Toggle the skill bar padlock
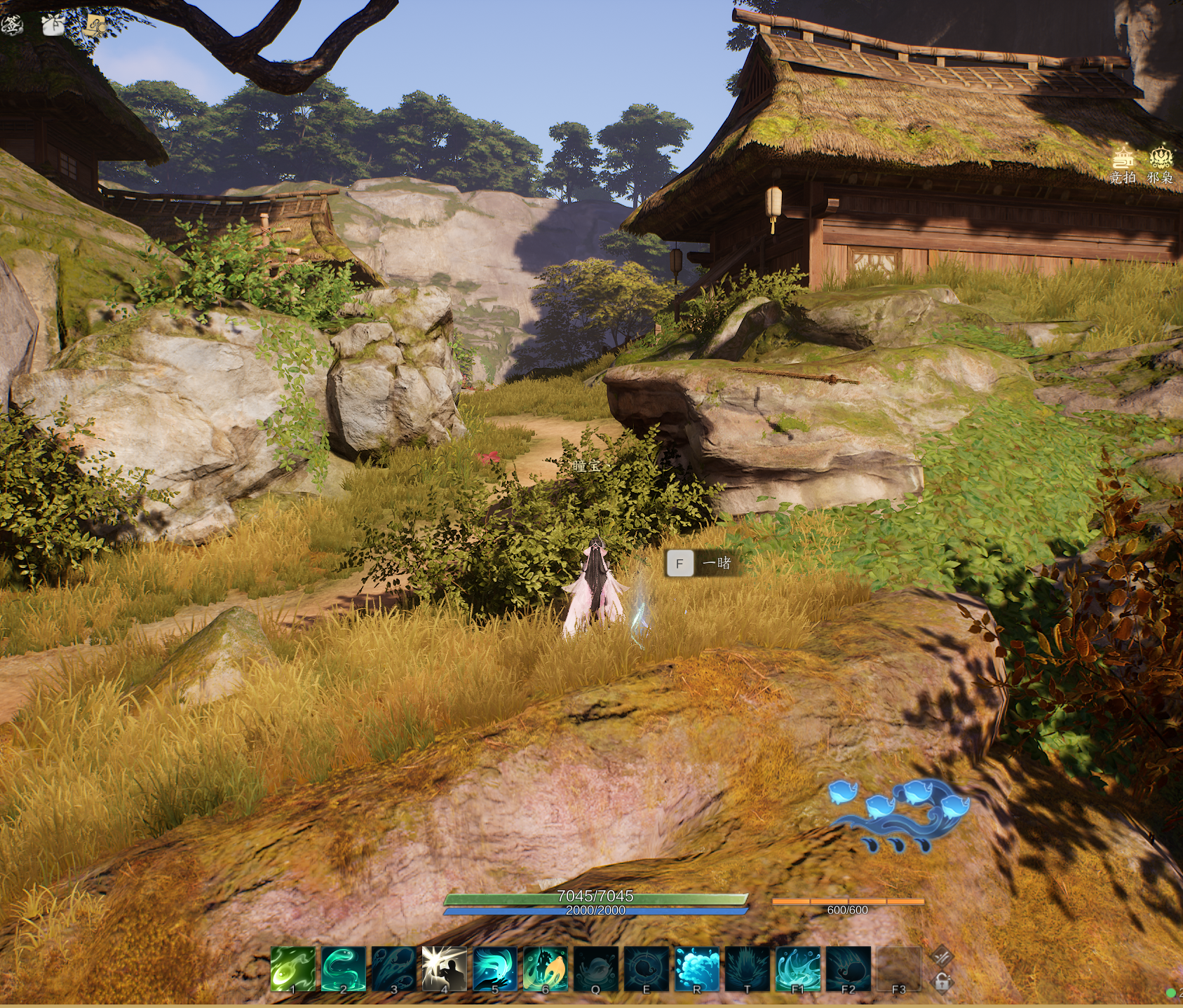Viewport: 1183px width, 1008px height. (x=942, y=981)
